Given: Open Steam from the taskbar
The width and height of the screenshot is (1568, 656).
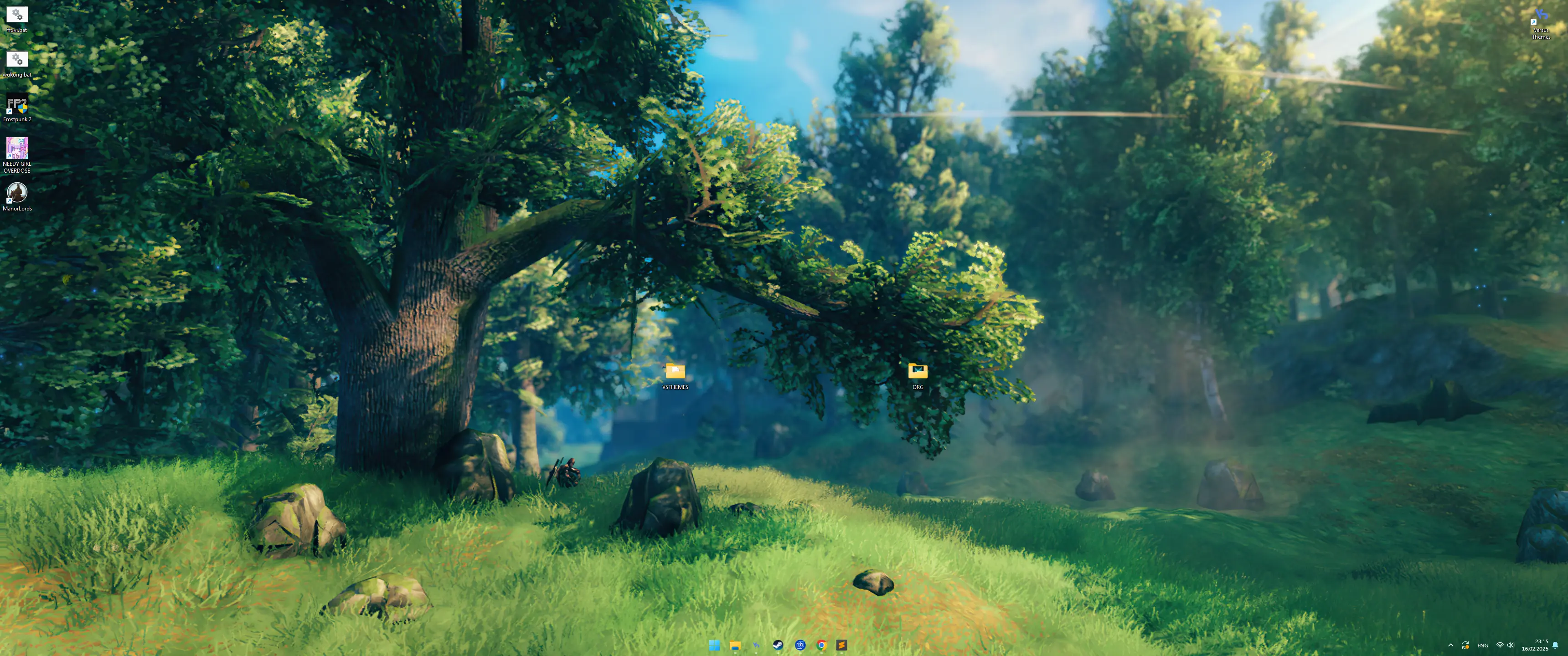Looking at the screenshot, I should pos(778,645).
